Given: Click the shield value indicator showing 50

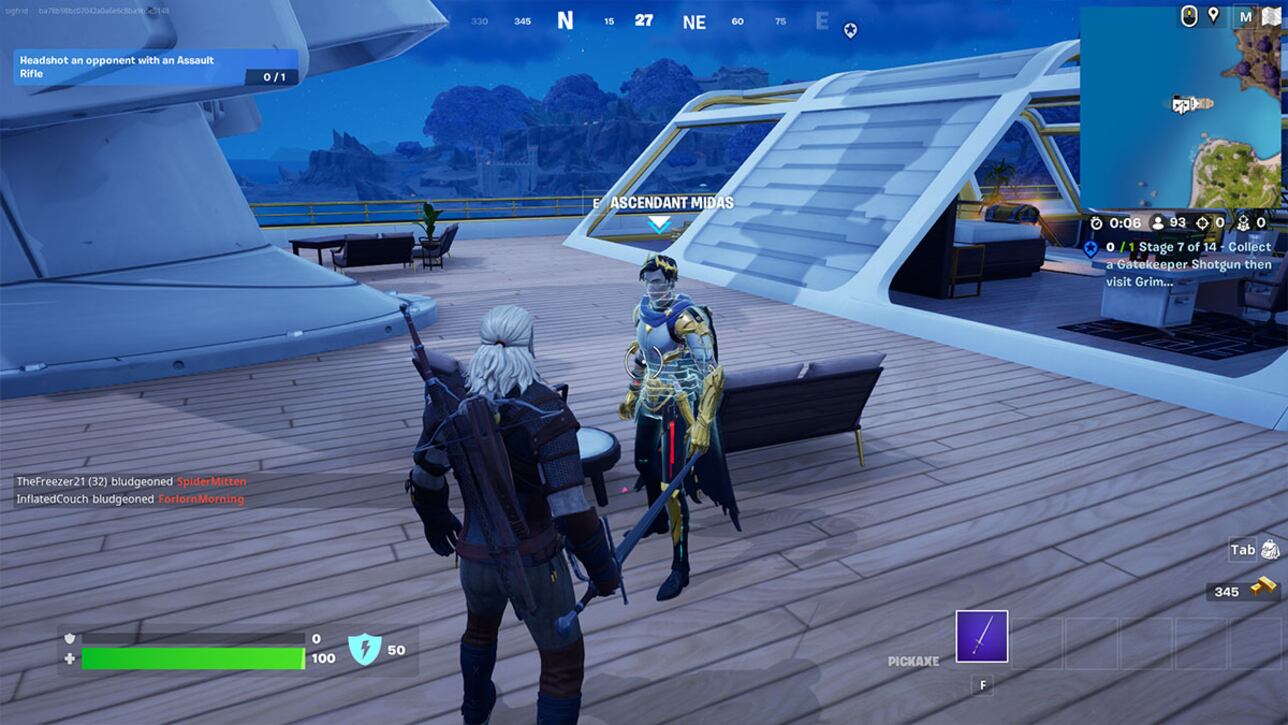Looking at the screenshot, I should coord(376,647).
